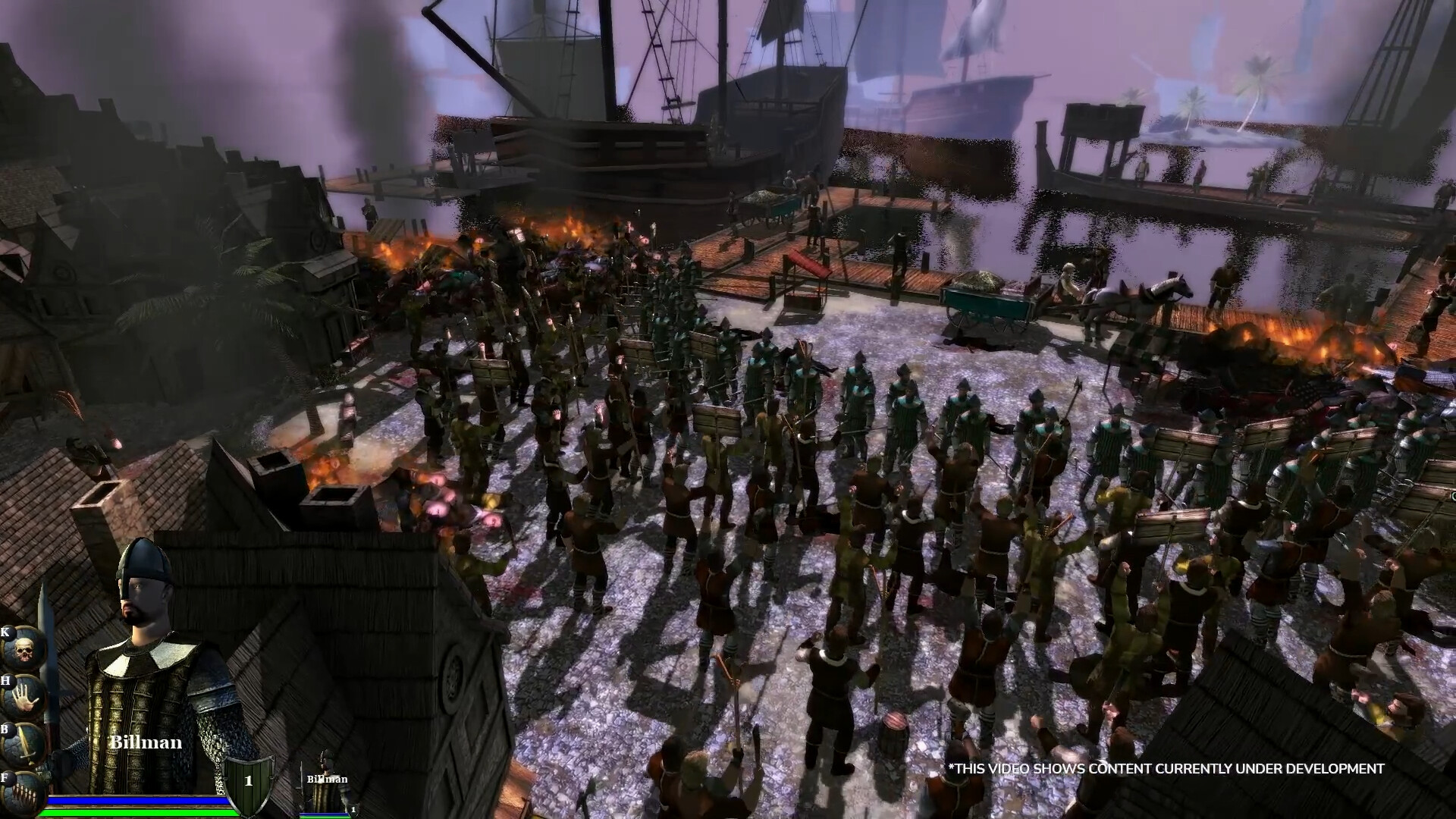Choose the sword attack command icon

(23, 747)
